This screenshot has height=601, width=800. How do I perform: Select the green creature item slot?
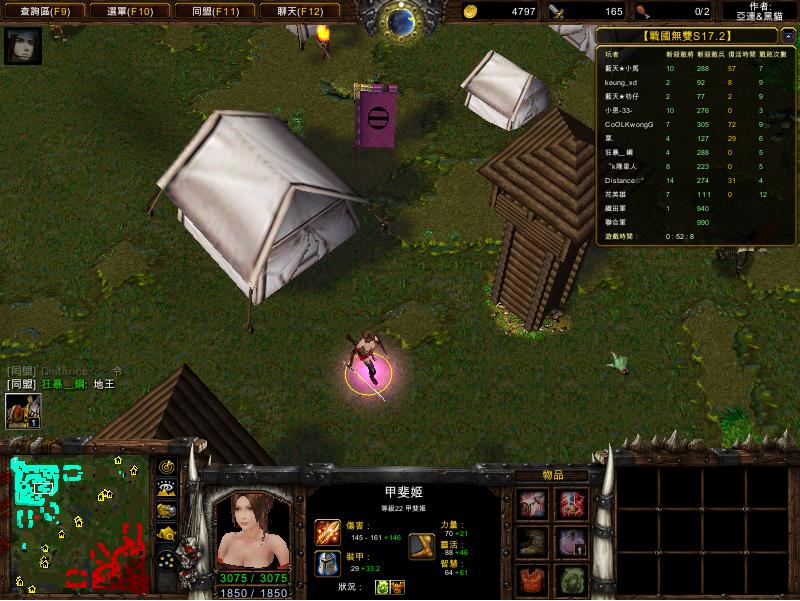tap(571, 580)
